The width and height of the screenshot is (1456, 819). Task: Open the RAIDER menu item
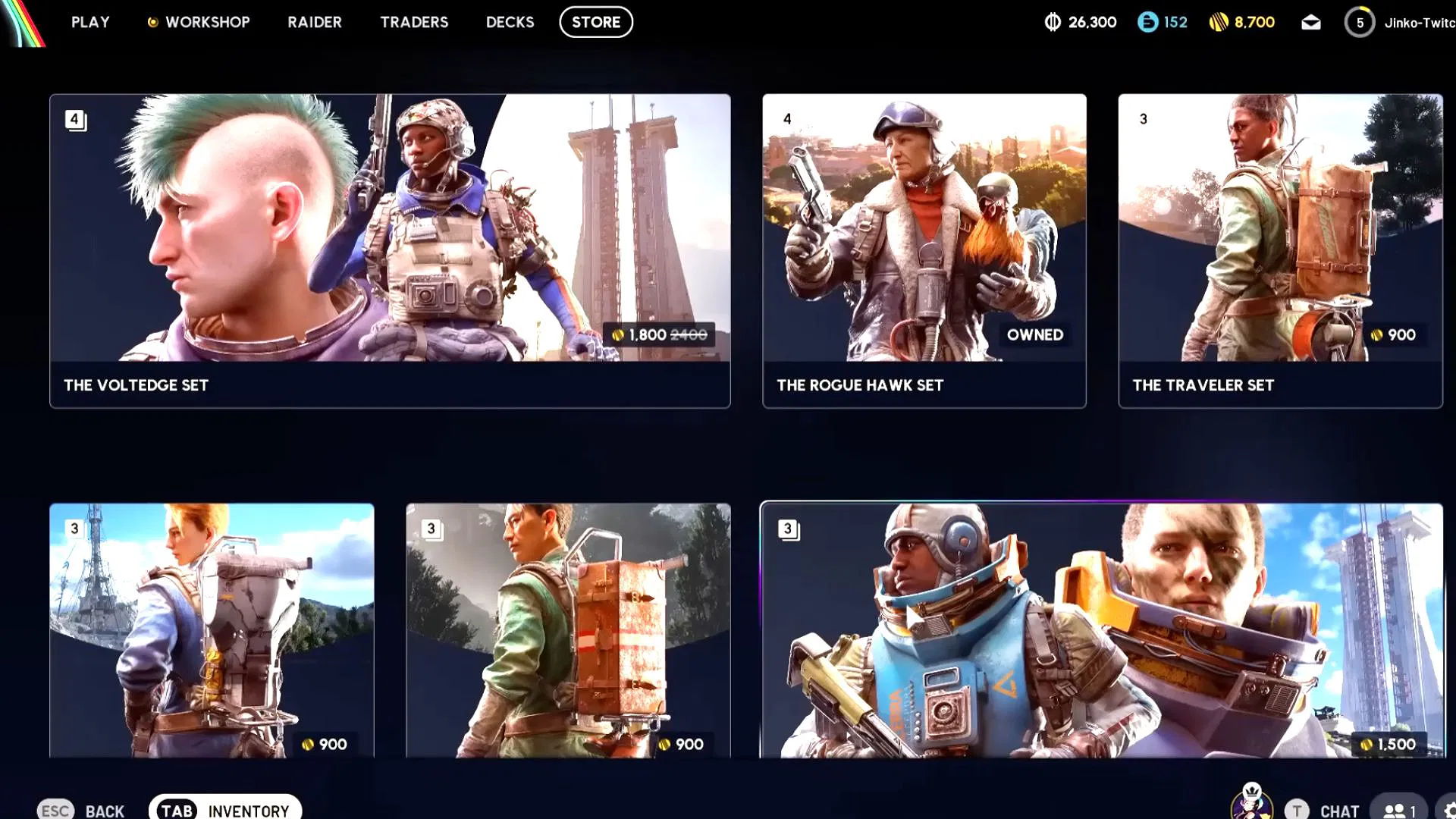(x=315, y=22)
